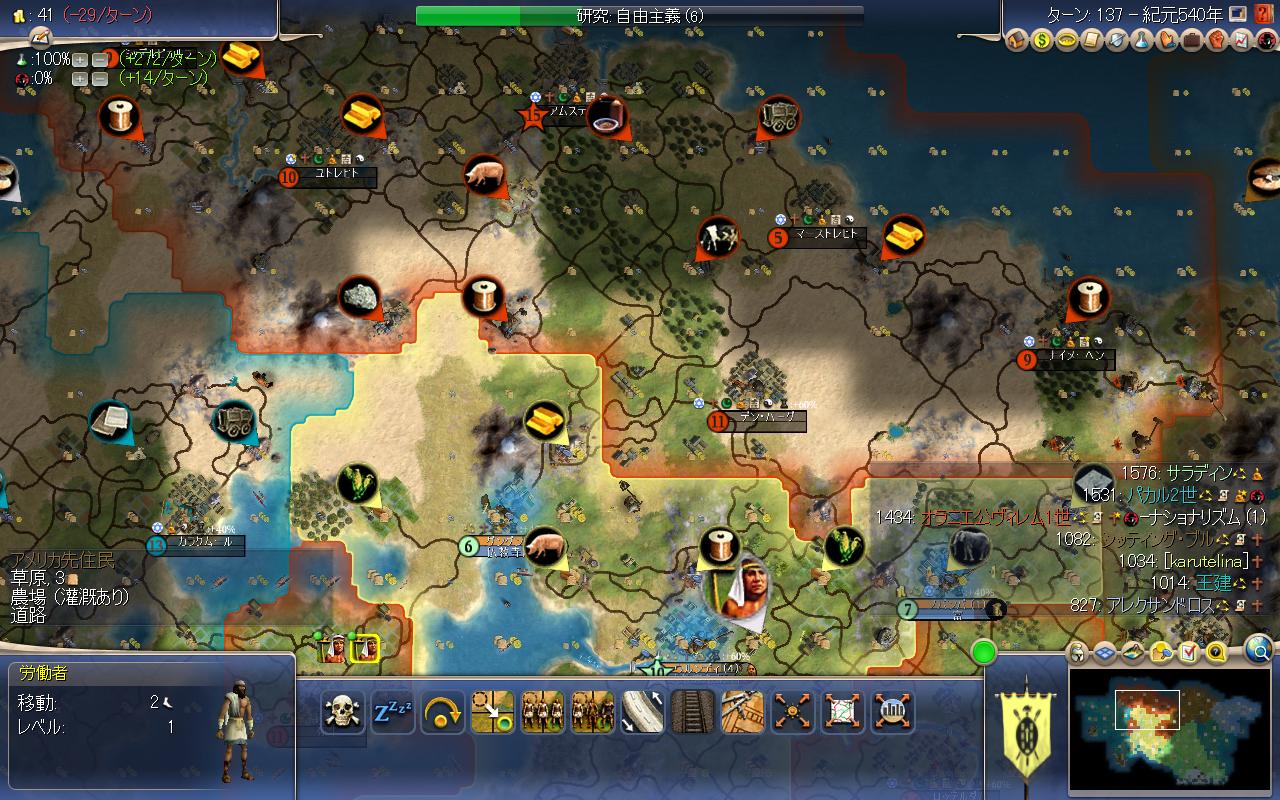1280x800 pixels.
Task: Click the minimap to move the view
Action: 1170,730
